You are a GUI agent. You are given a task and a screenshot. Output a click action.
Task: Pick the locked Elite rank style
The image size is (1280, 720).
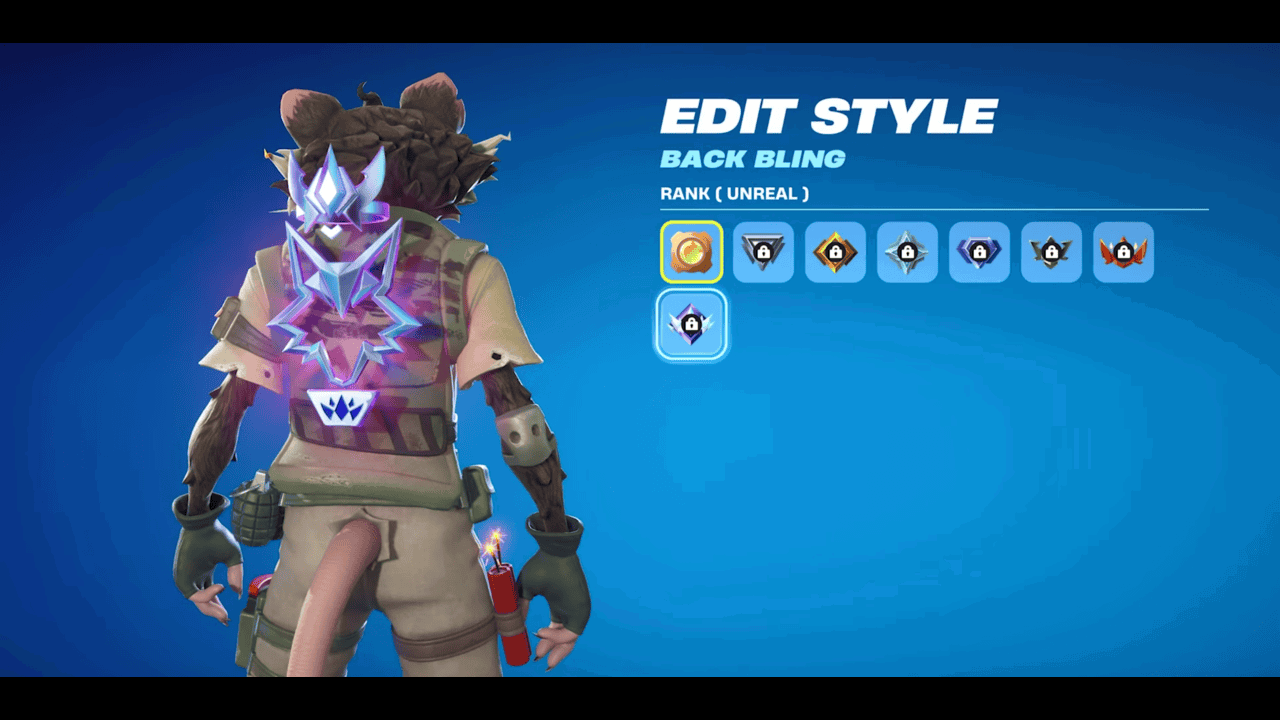[x=1051, y=252]
